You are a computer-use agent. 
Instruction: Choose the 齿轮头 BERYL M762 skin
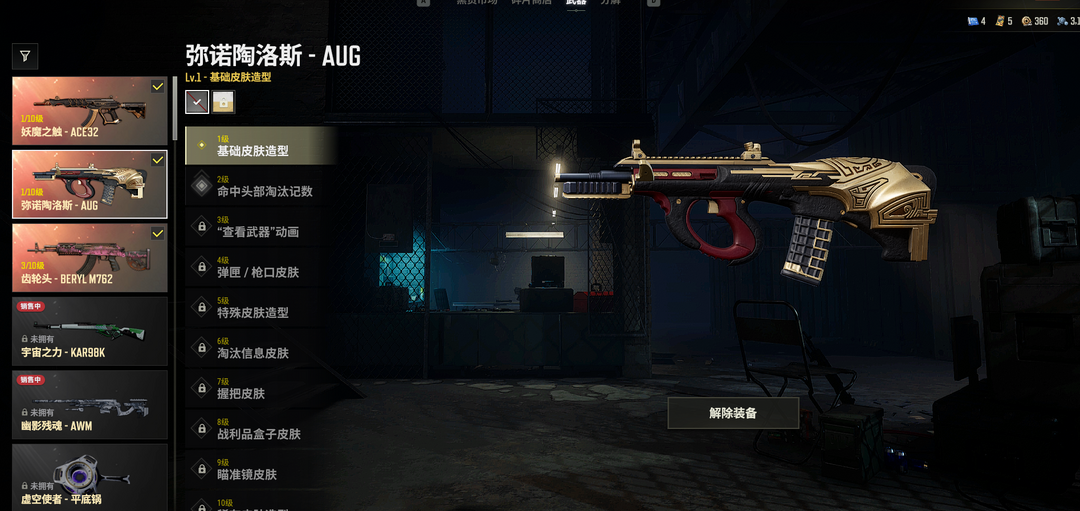tap(89, 258)
